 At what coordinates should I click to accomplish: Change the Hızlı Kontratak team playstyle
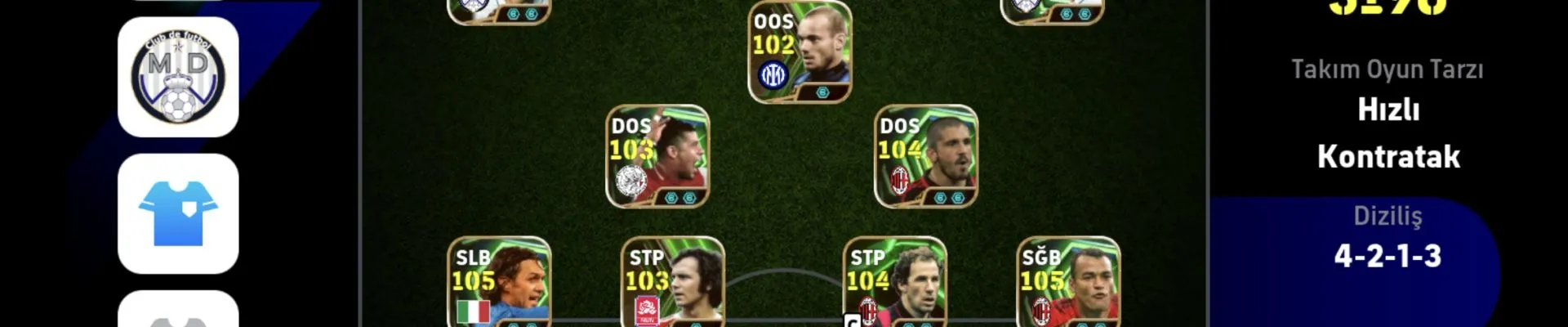point(1388,132)
